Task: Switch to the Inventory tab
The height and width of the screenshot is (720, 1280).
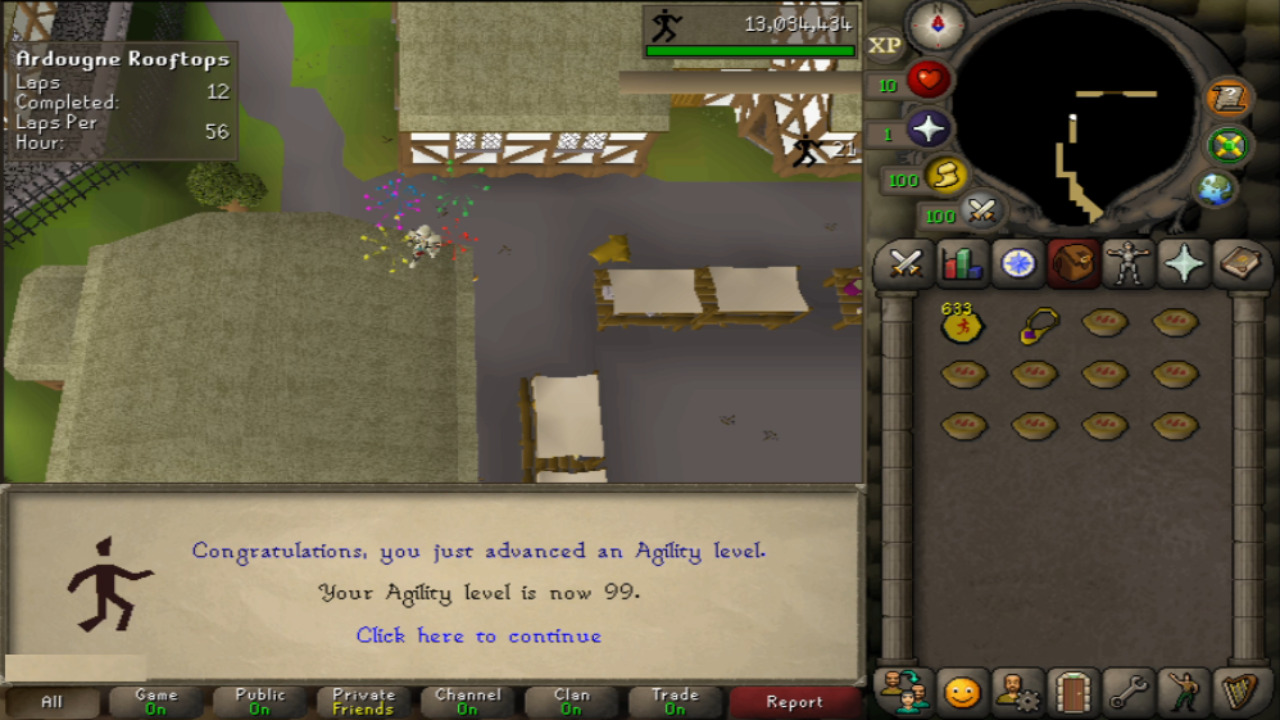Action: (1073, 264)
